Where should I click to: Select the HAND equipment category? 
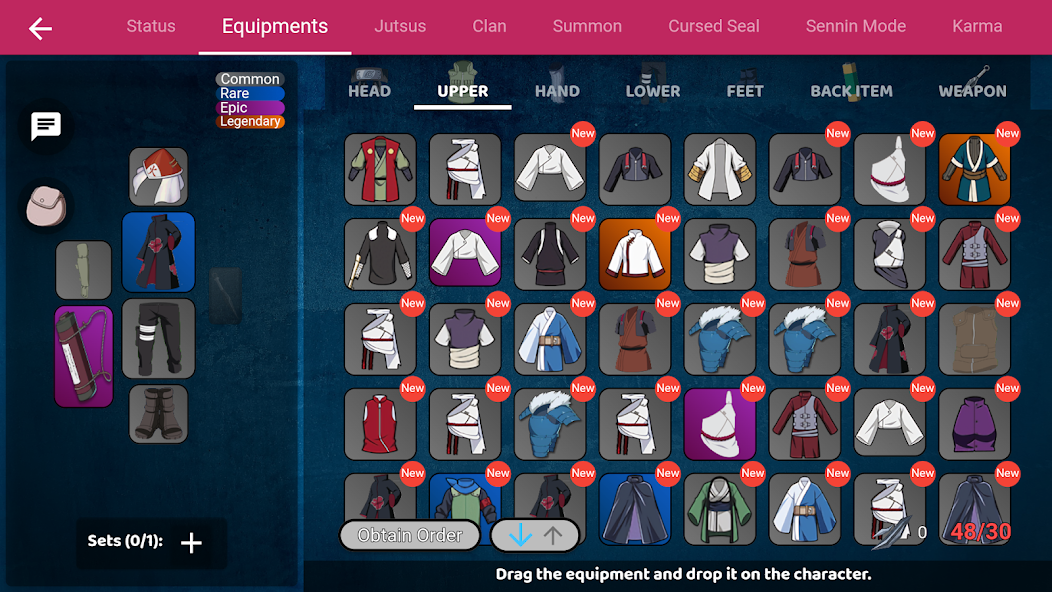(x=557, y=90)
